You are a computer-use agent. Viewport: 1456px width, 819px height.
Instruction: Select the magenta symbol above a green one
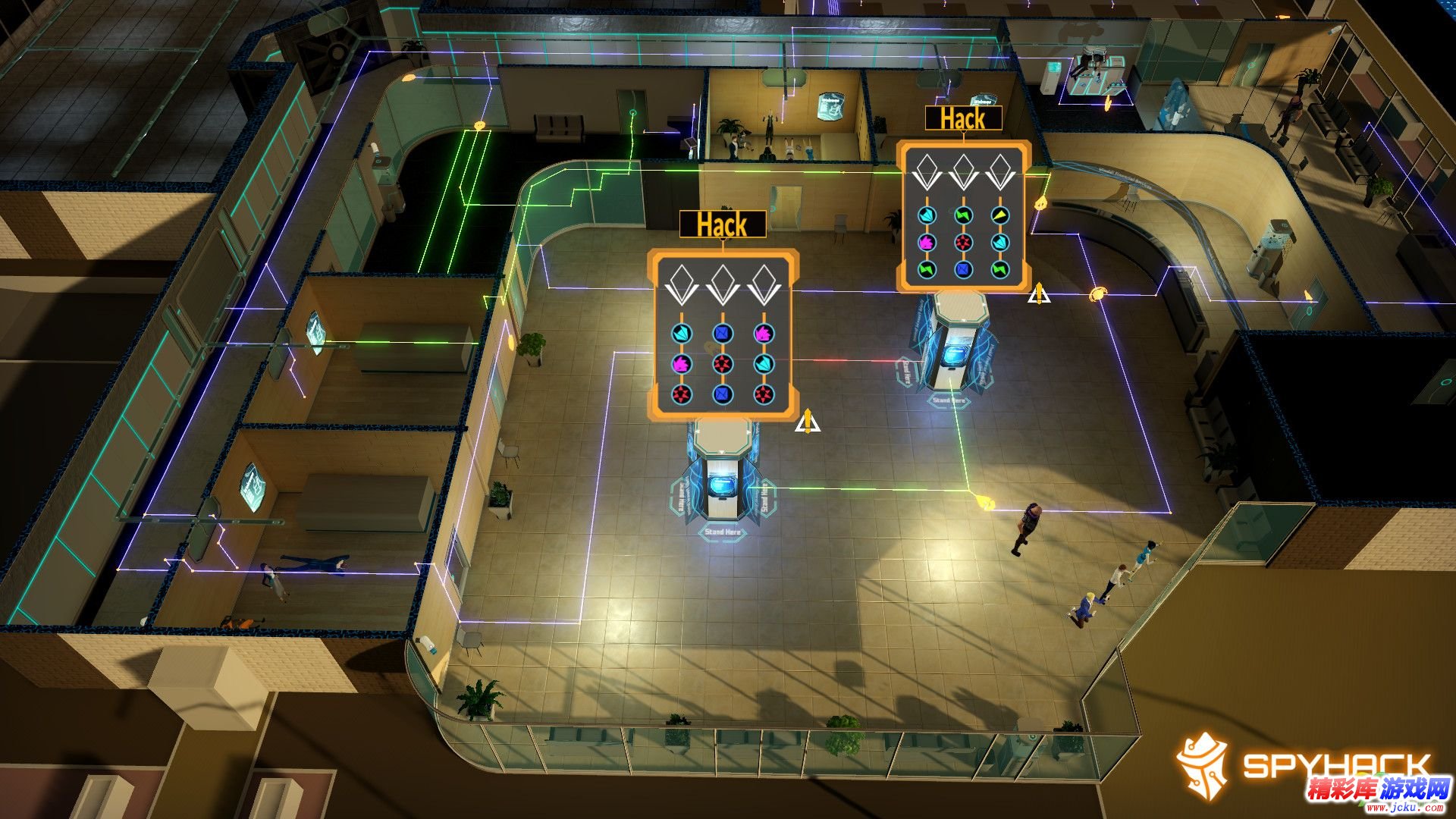coord(926,243)
